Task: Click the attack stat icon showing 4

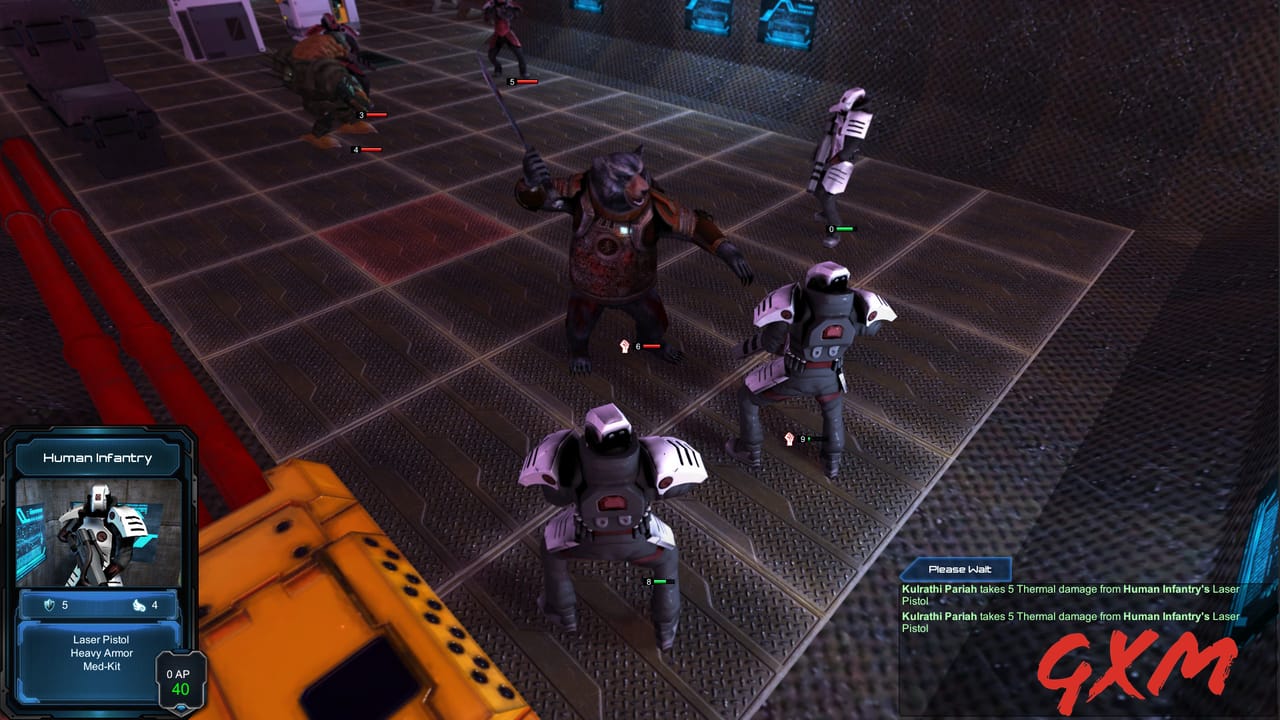Action: [x=141, y=605]
